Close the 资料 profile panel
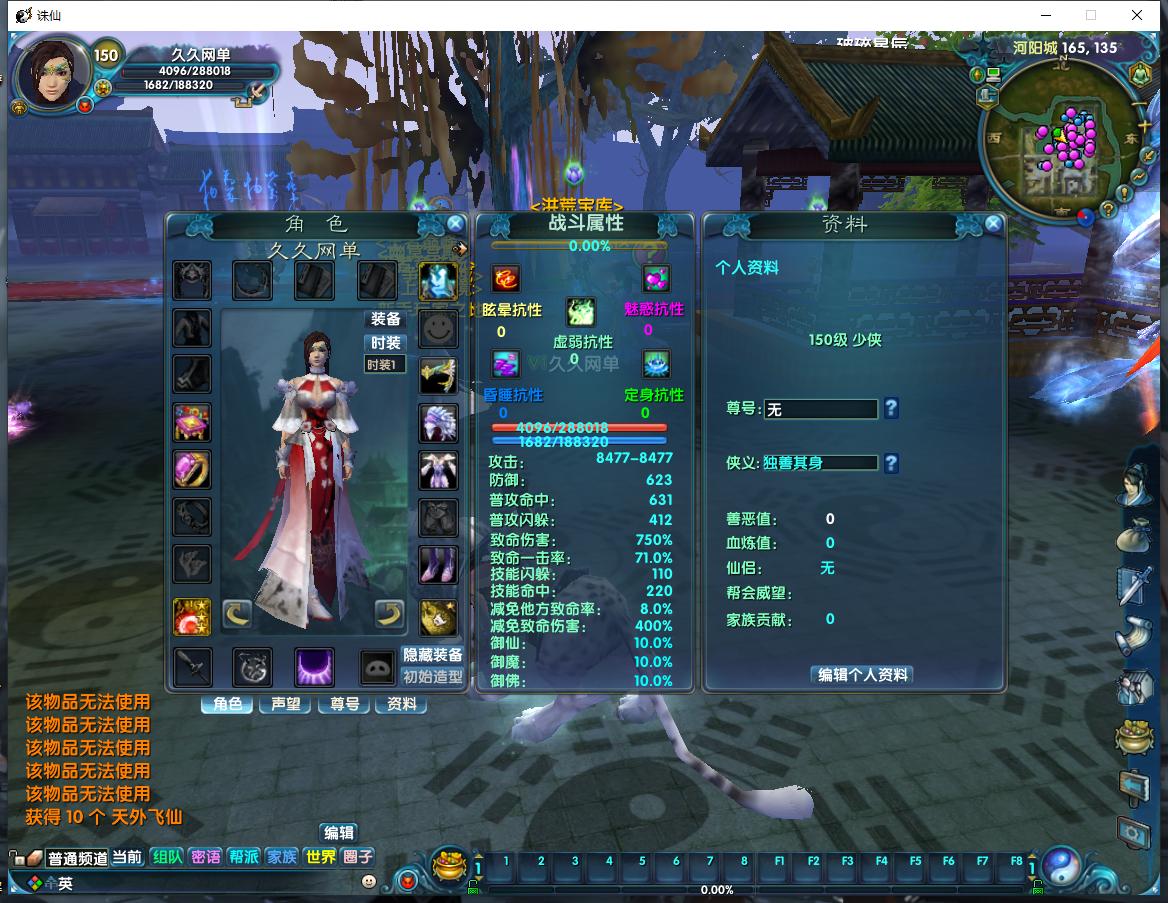Viewport: 1168px width, 903px height. (993, 224)
